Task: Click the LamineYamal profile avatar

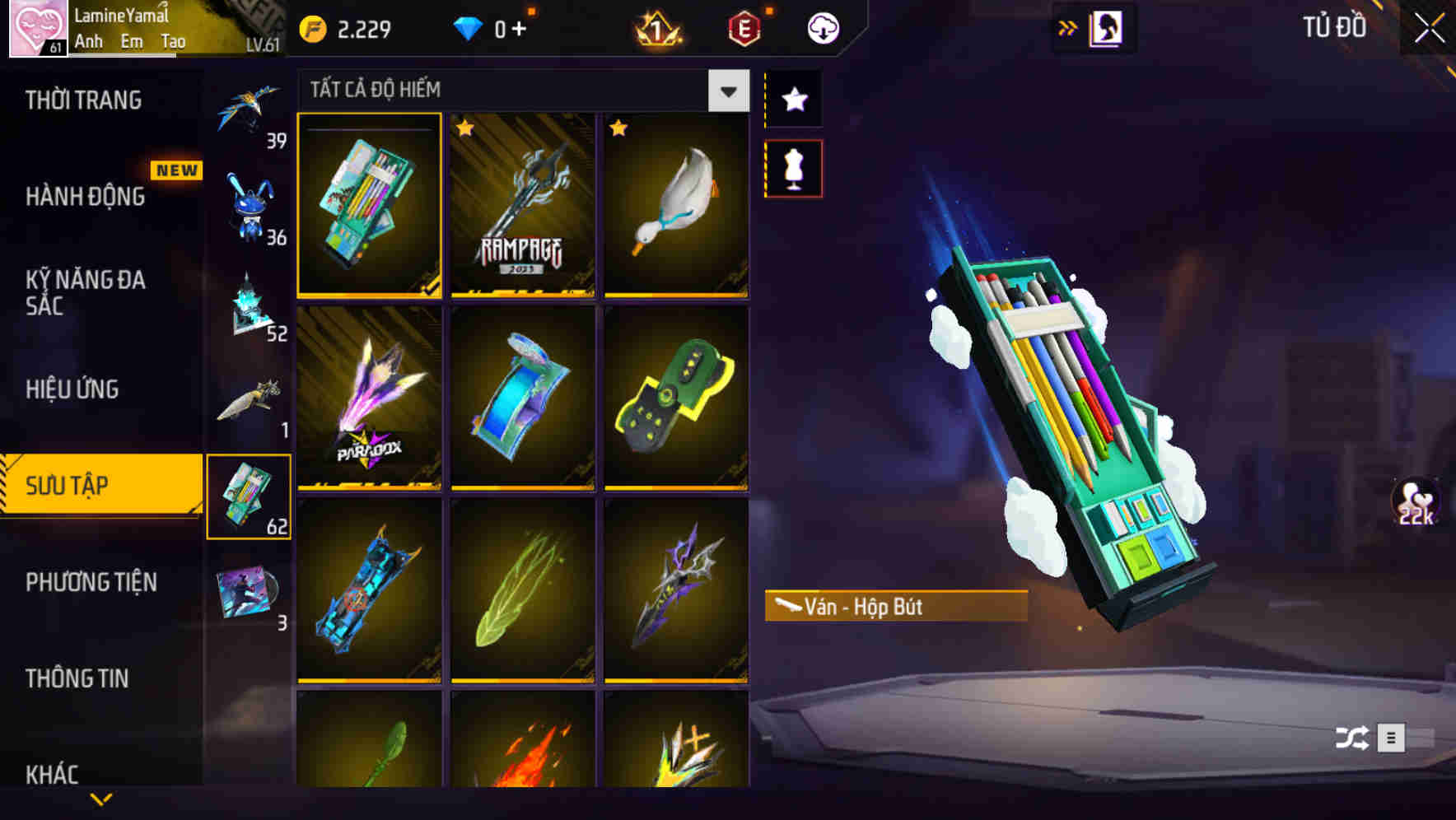Action: (33, 27)
